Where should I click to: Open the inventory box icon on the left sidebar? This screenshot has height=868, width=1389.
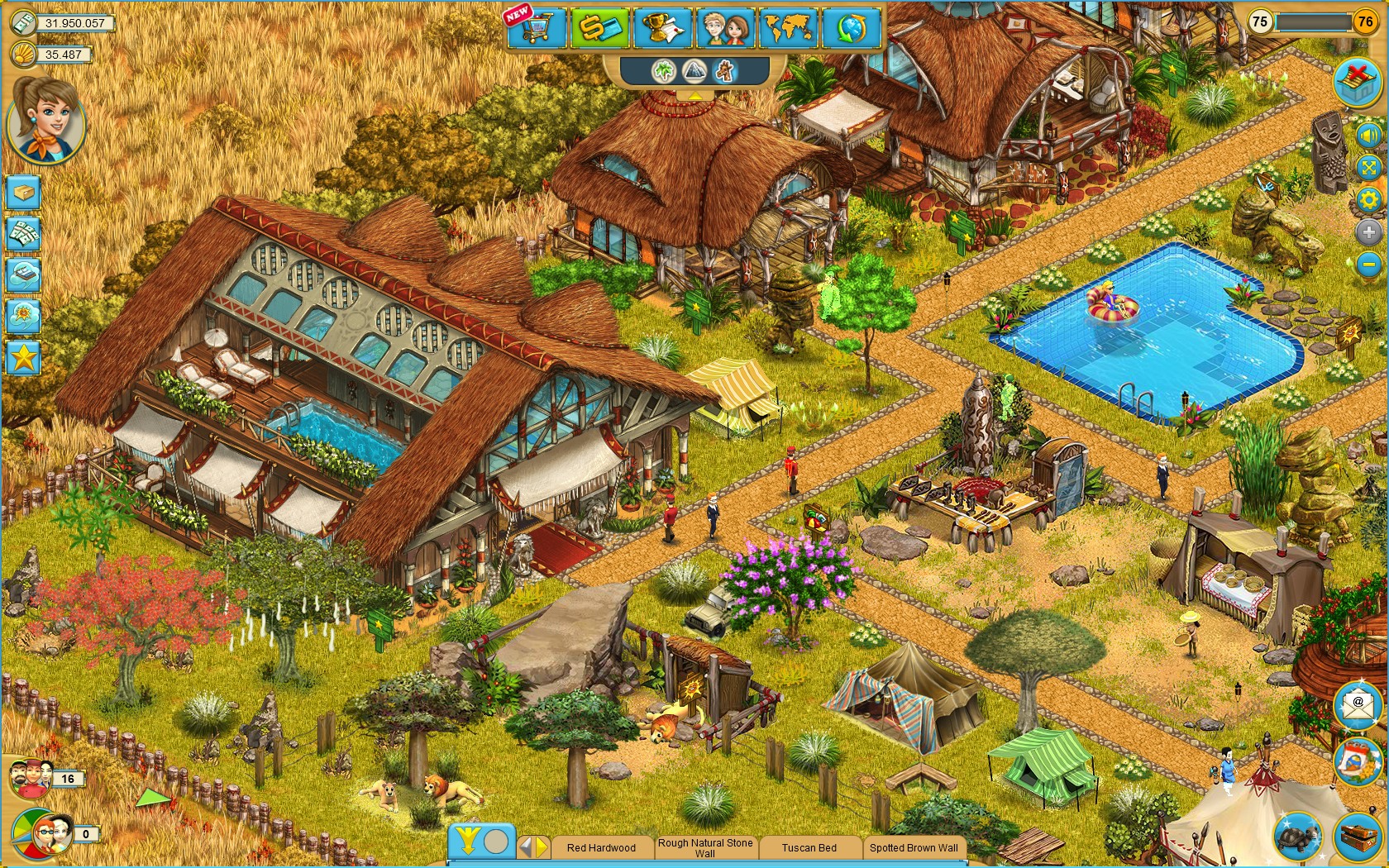[22, 192]
